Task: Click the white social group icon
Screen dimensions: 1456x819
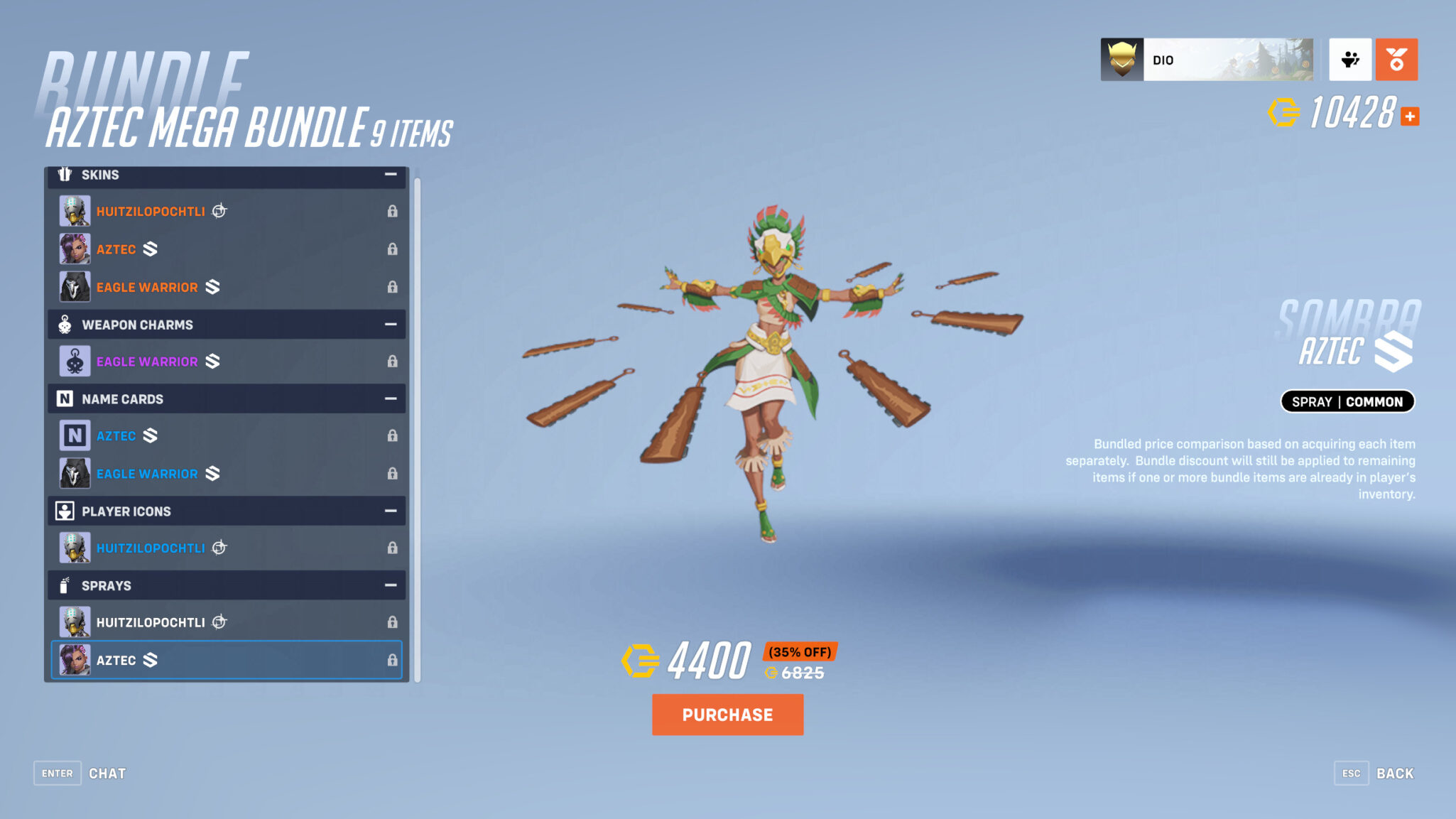Action: (1350, 60)
